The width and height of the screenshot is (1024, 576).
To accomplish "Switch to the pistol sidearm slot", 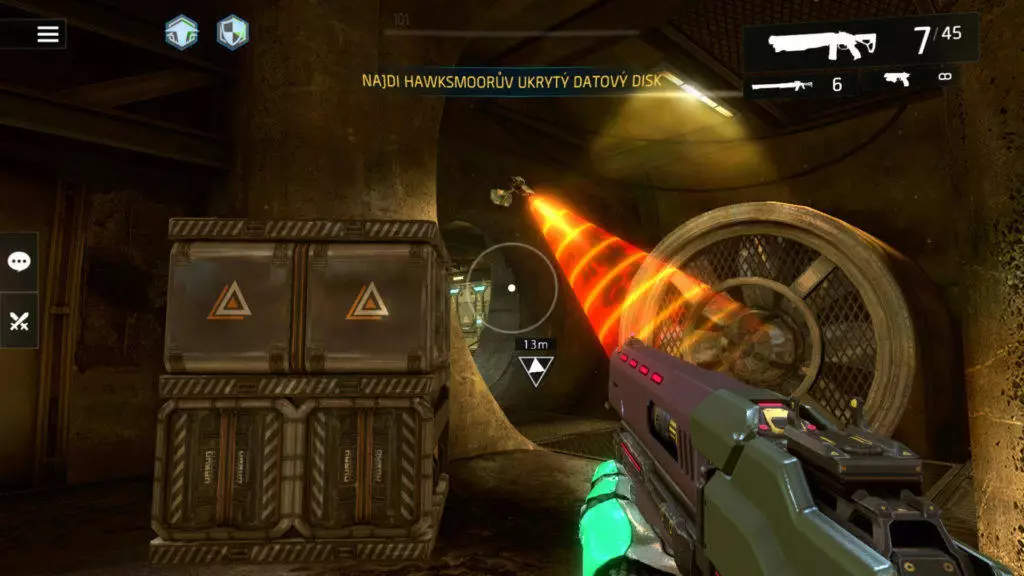I will coord(917,78).
